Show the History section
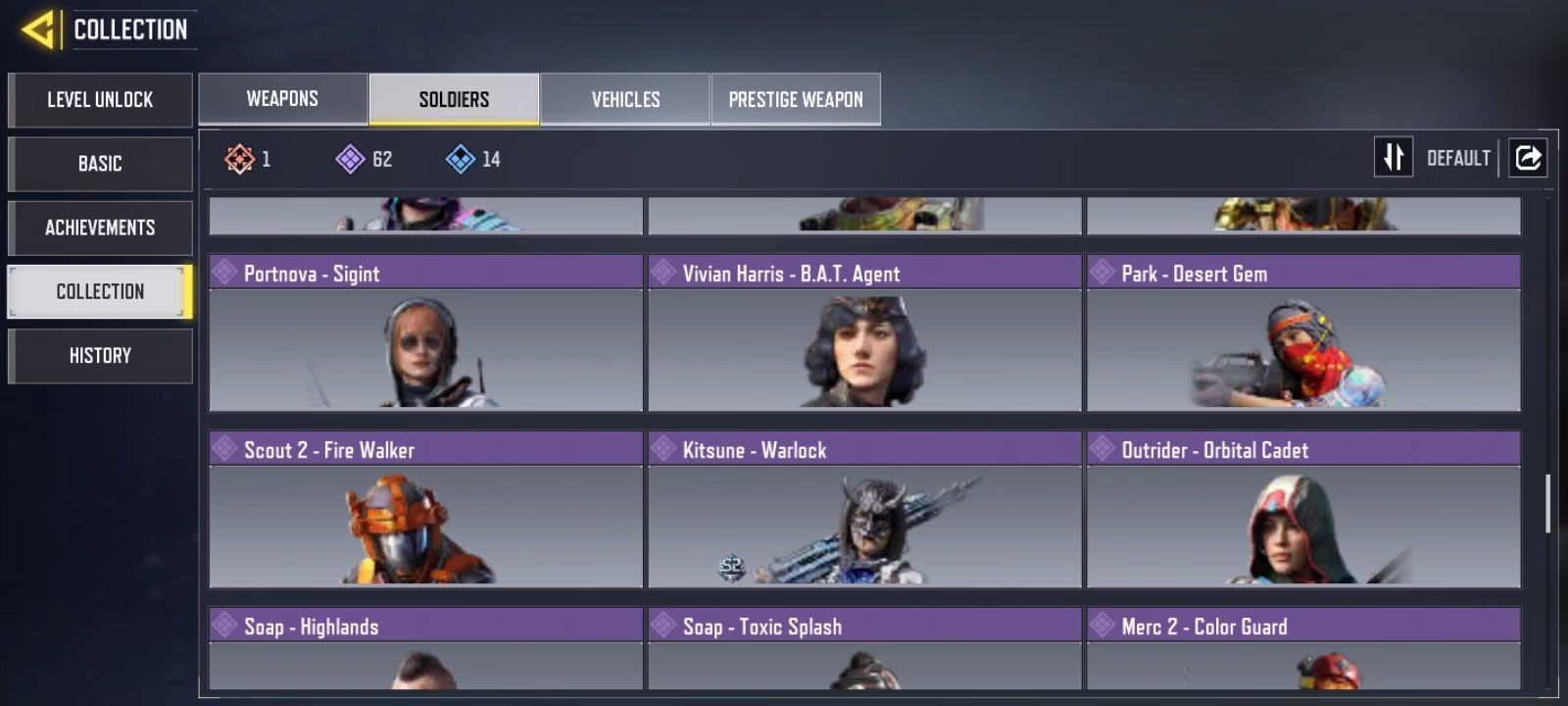The image size is (1568, 706). click(100, 355)
